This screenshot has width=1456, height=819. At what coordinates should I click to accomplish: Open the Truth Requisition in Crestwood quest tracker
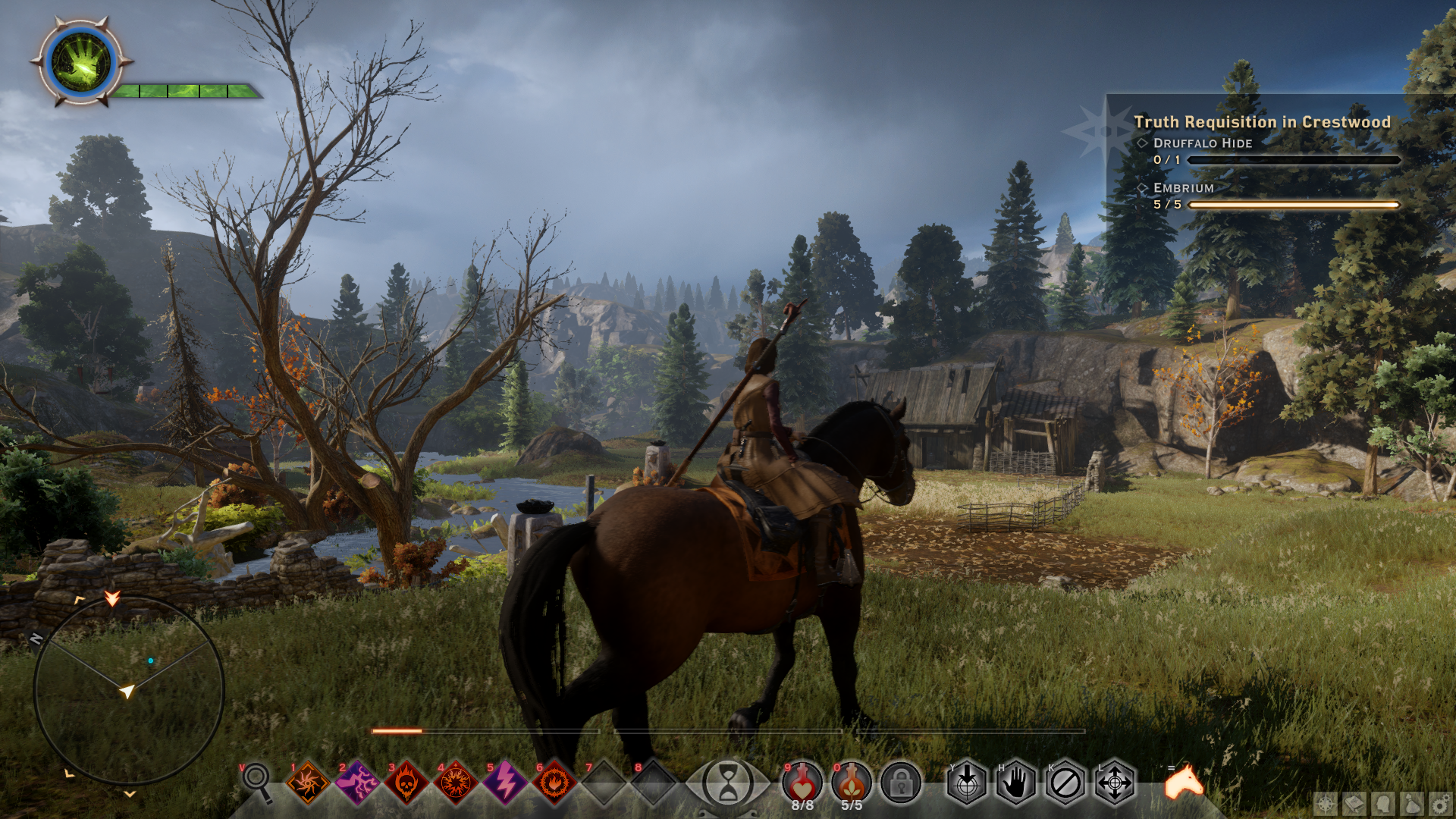[x=1262, y=122]
